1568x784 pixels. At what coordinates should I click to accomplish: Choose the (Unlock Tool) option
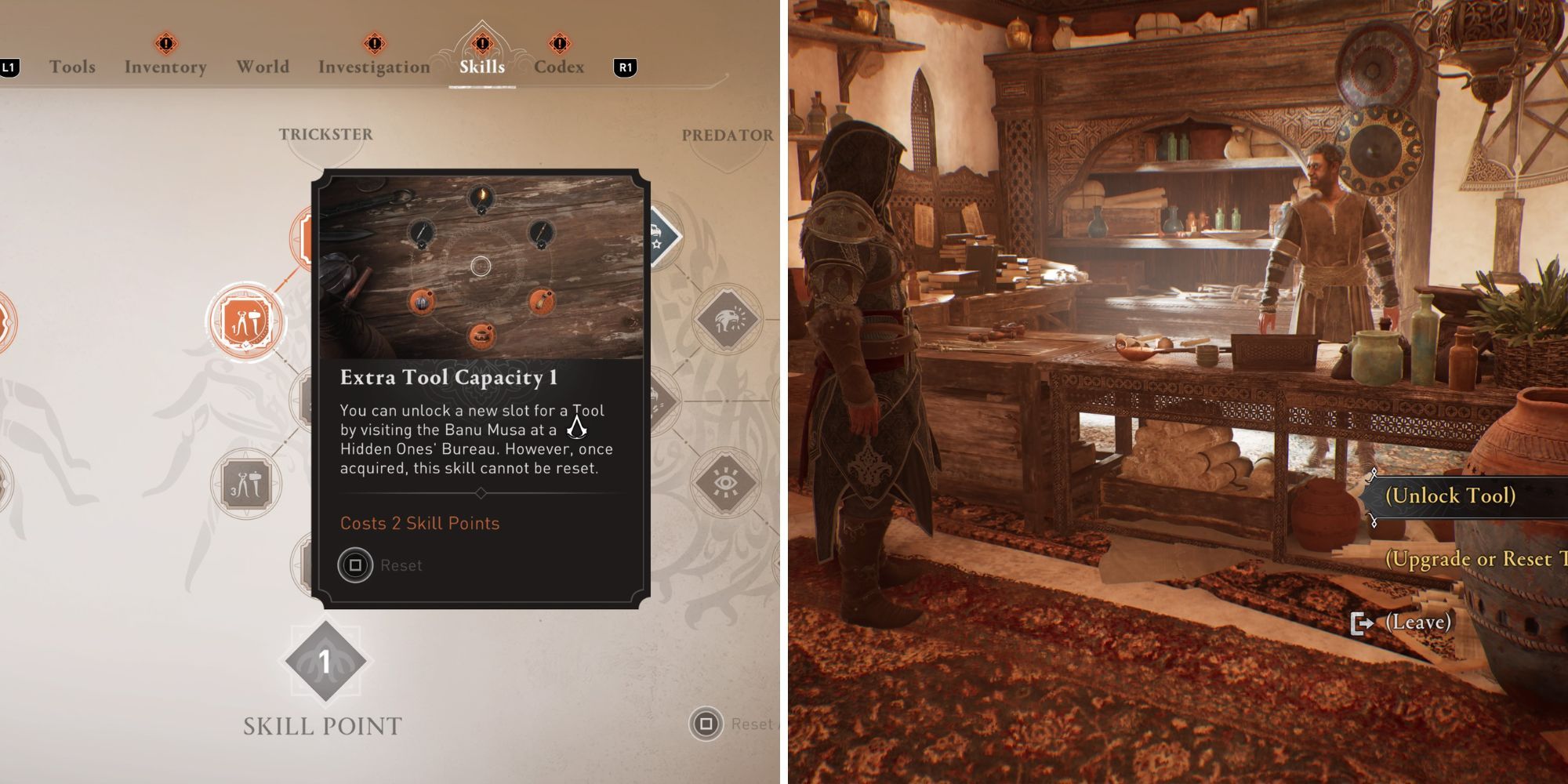1452,495
